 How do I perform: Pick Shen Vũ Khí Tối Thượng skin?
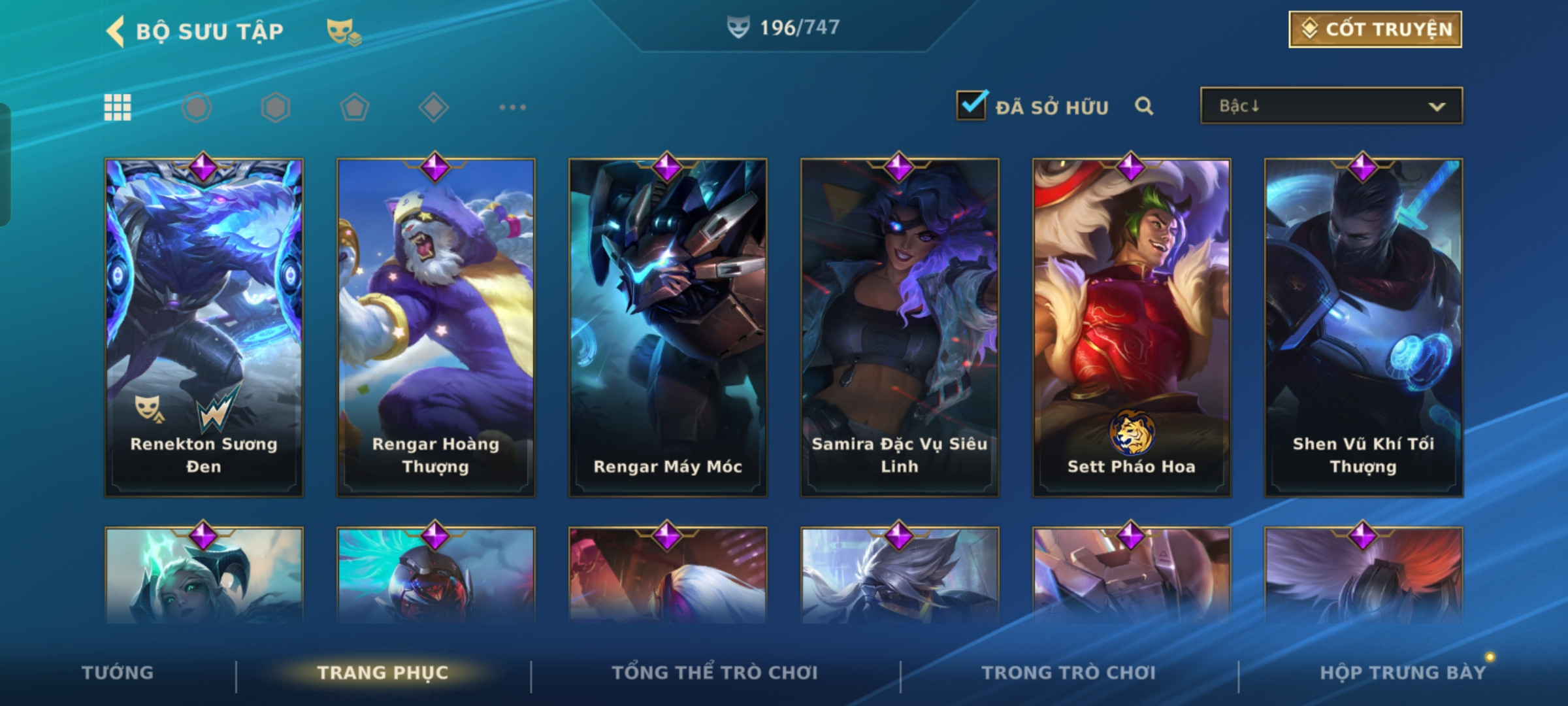(x=1364, y=327)
